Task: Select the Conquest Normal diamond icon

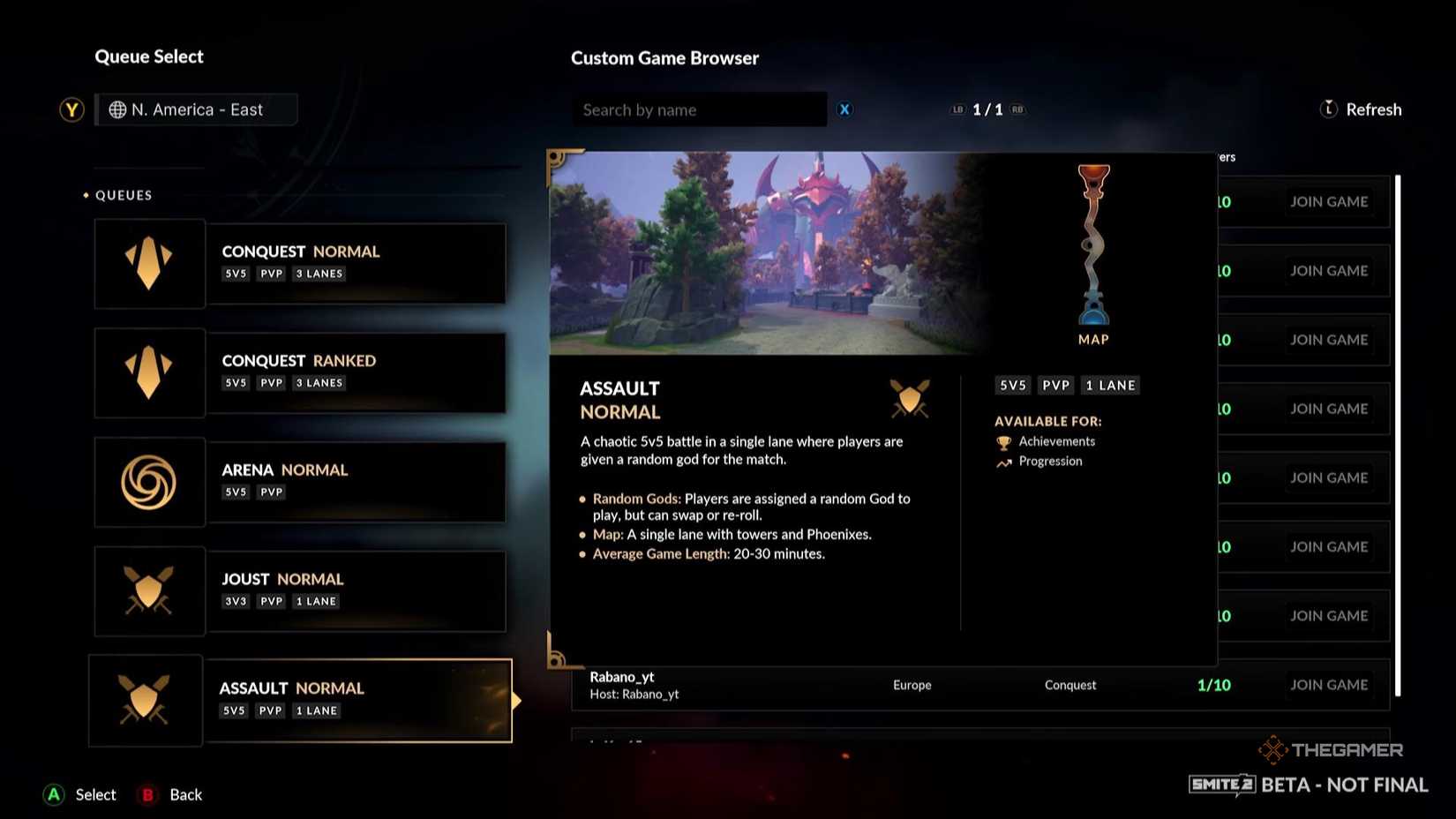Action: click(x=149, y=262)
